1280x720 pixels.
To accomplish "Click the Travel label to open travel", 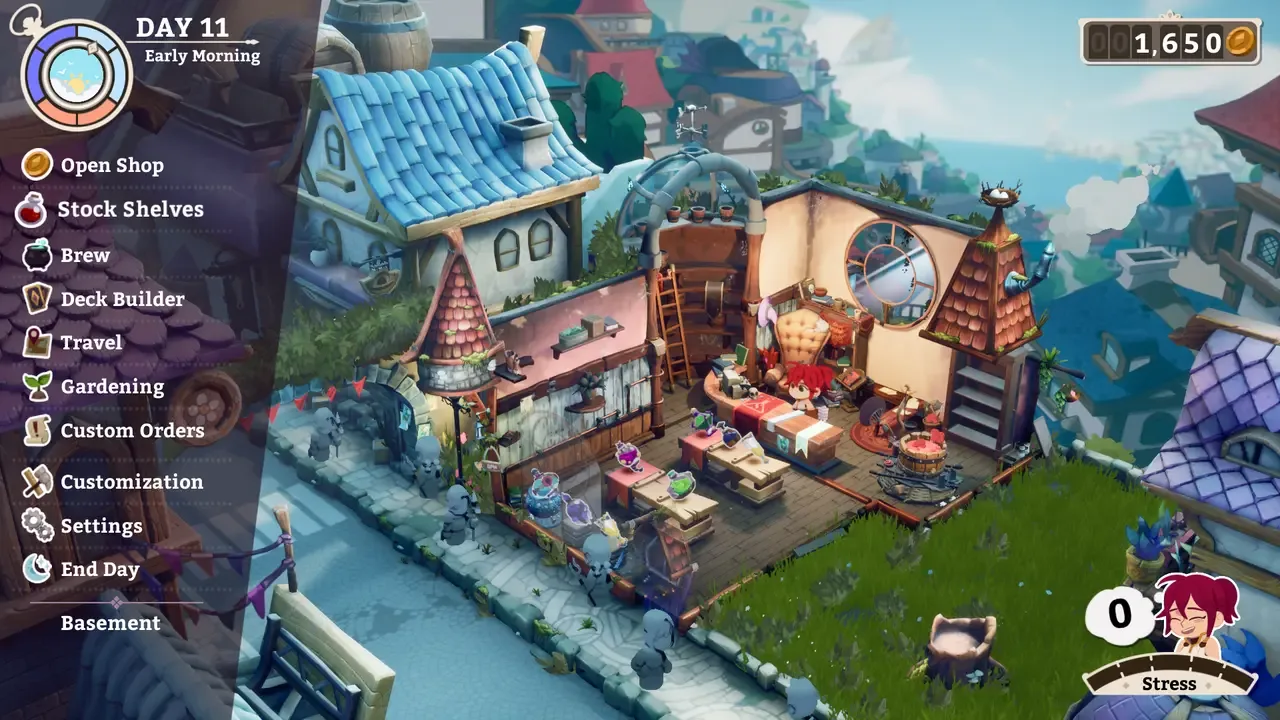I will tap(93, 342).
